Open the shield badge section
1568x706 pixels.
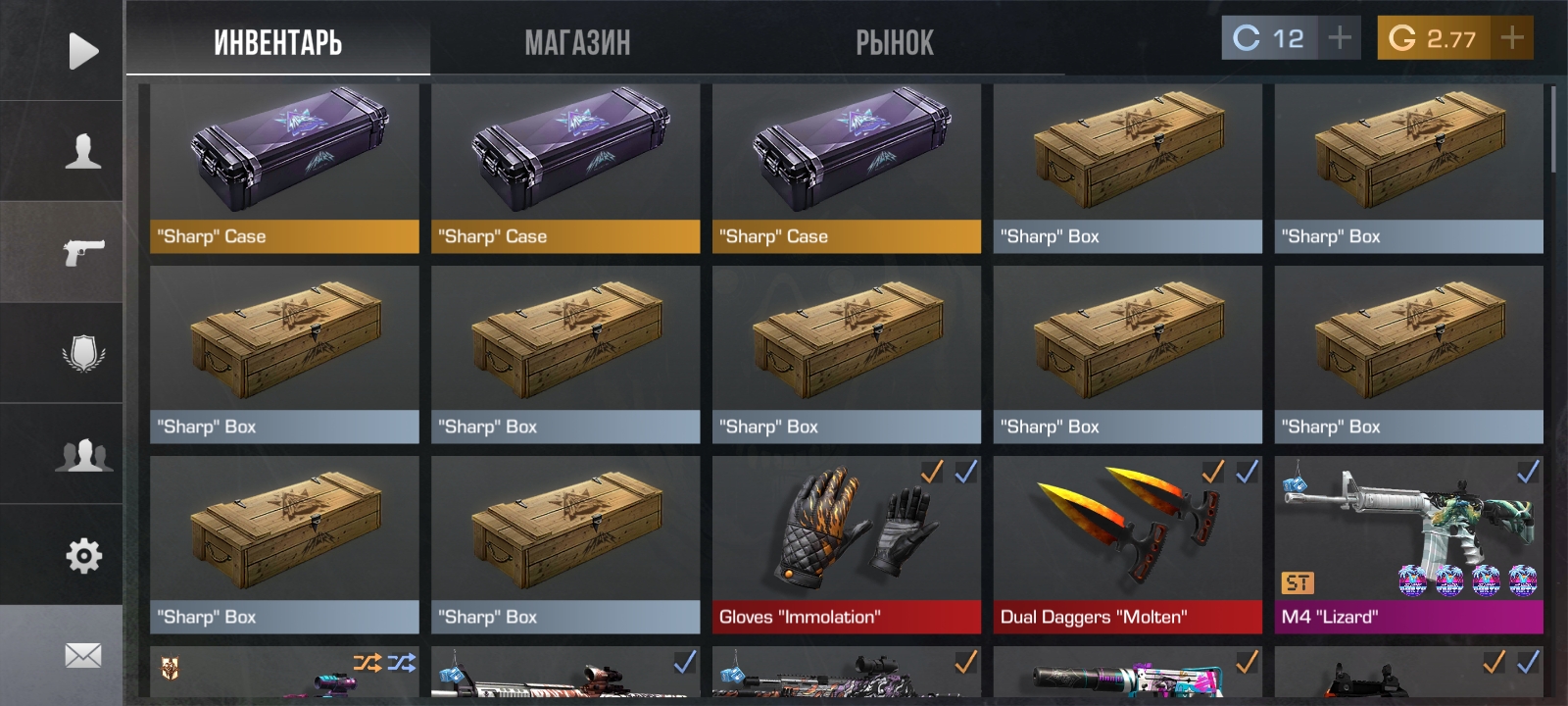pyautogui.click(x=83, y=354)
